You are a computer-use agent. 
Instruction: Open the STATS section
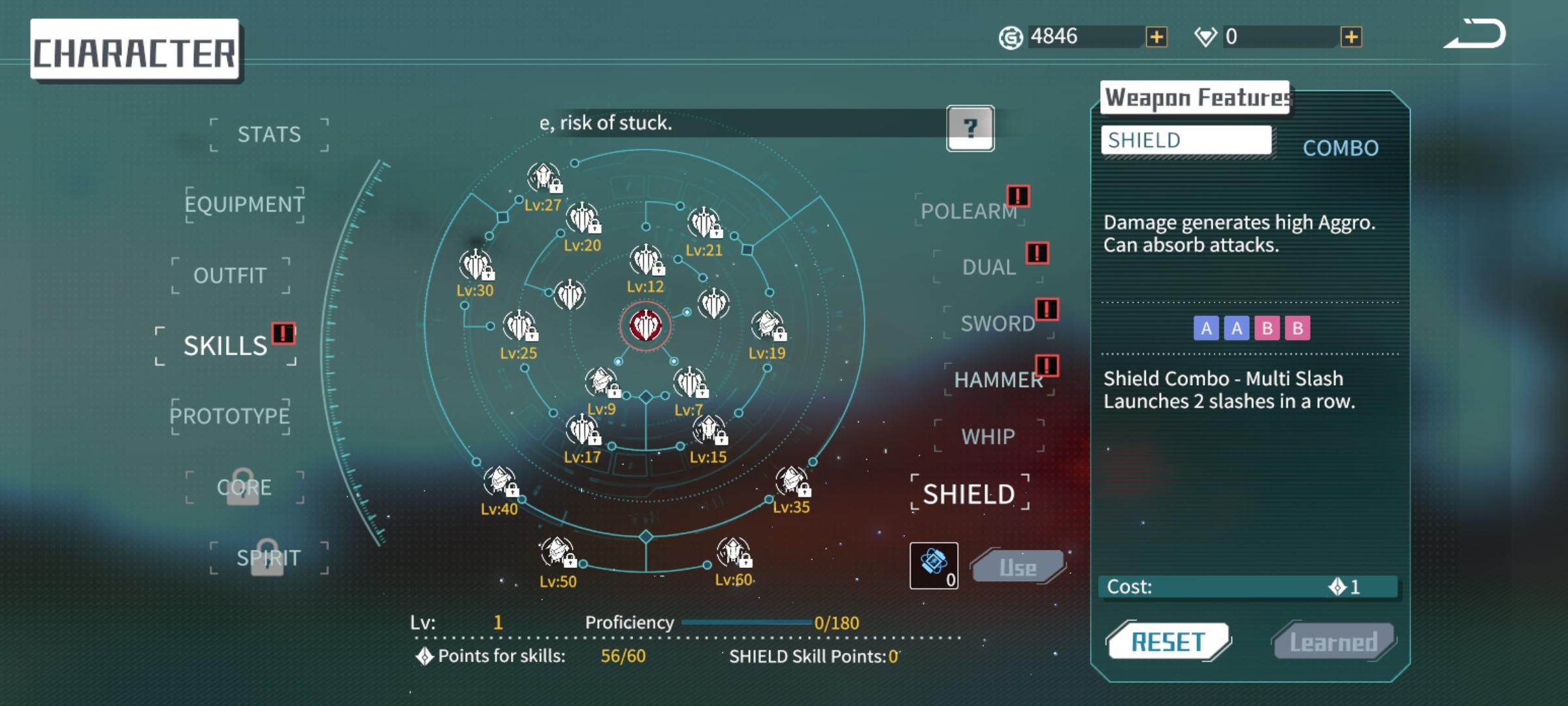[269, 135]
